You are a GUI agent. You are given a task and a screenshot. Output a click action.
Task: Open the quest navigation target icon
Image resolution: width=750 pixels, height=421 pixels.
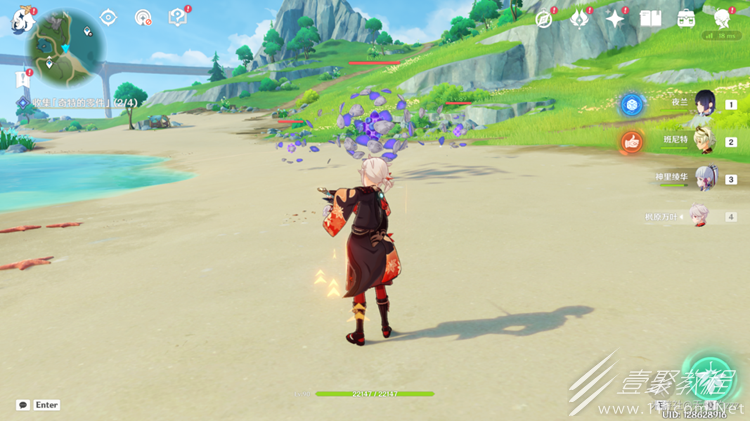click(109, 17)
